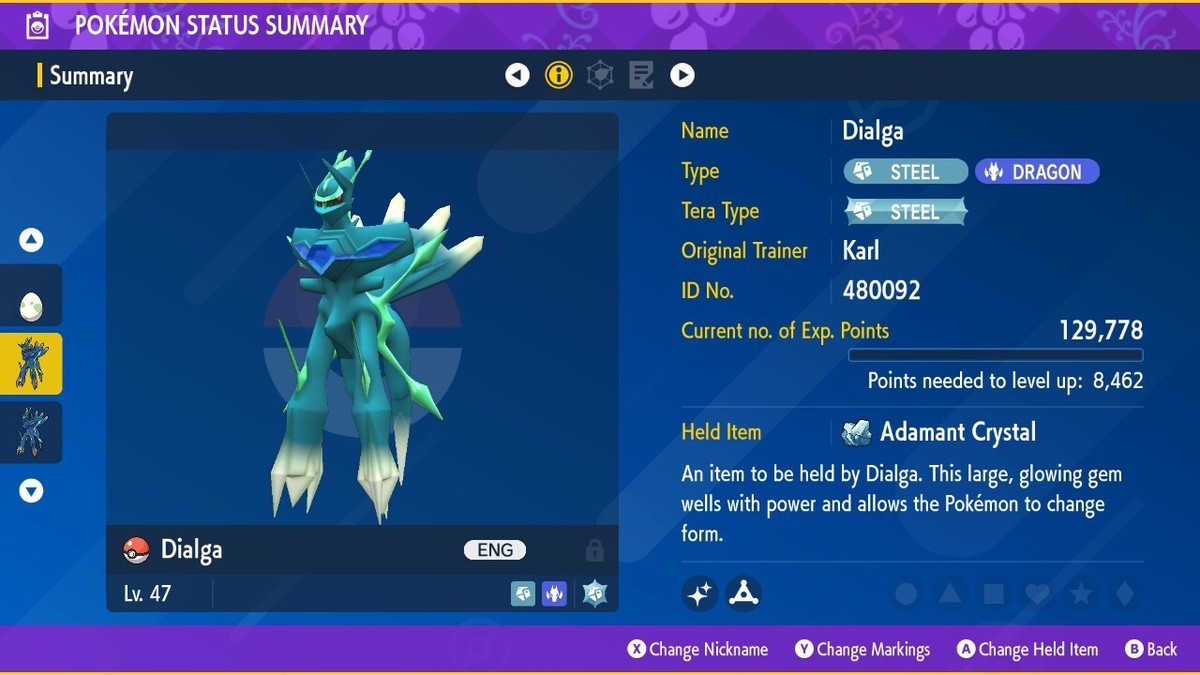Choose the yellow-highlighted Dialga party slot

click(x=31, y=364)
